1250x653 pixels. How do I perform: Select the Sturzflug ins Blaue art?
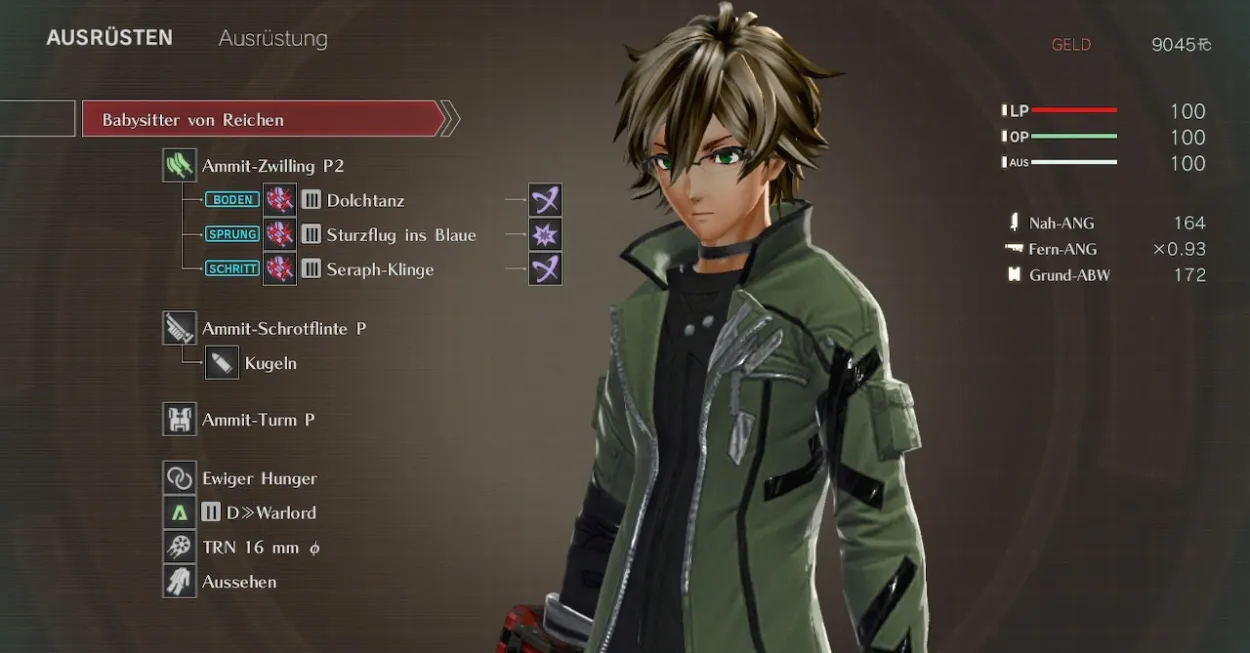click(x=400, y=235)
